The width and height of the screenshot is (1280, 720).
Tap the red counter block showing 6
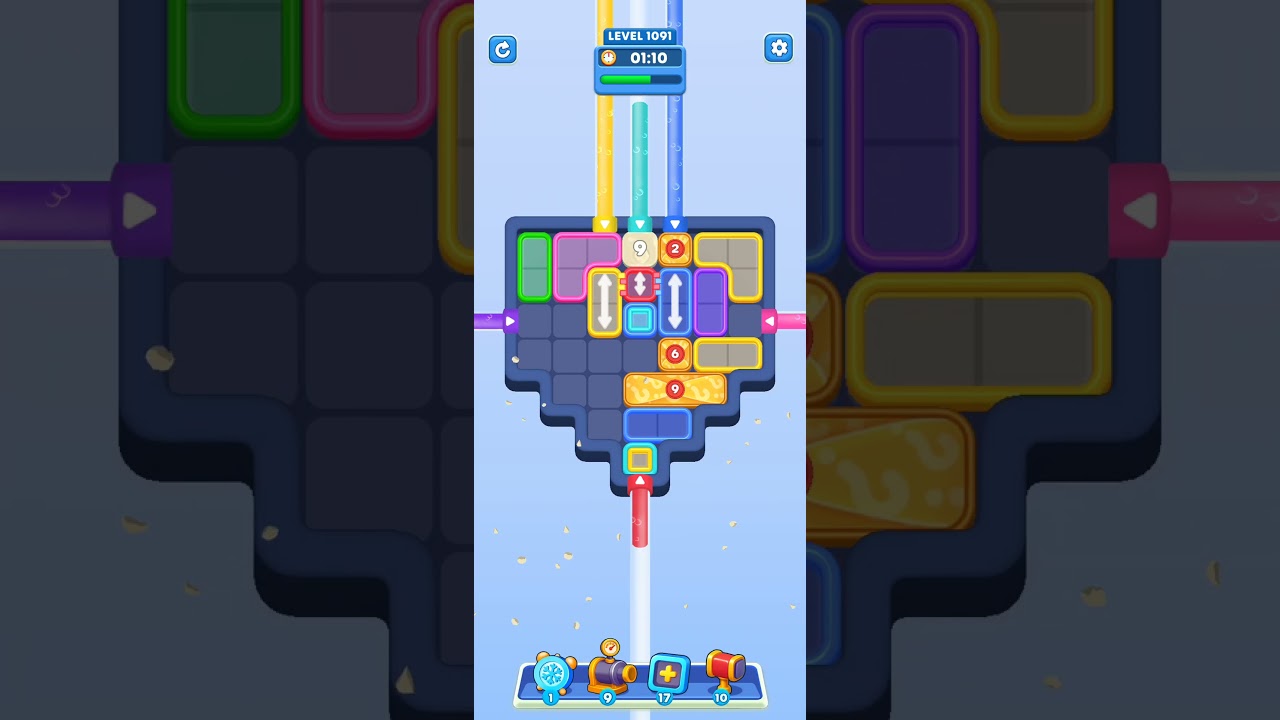coord(675,354)
